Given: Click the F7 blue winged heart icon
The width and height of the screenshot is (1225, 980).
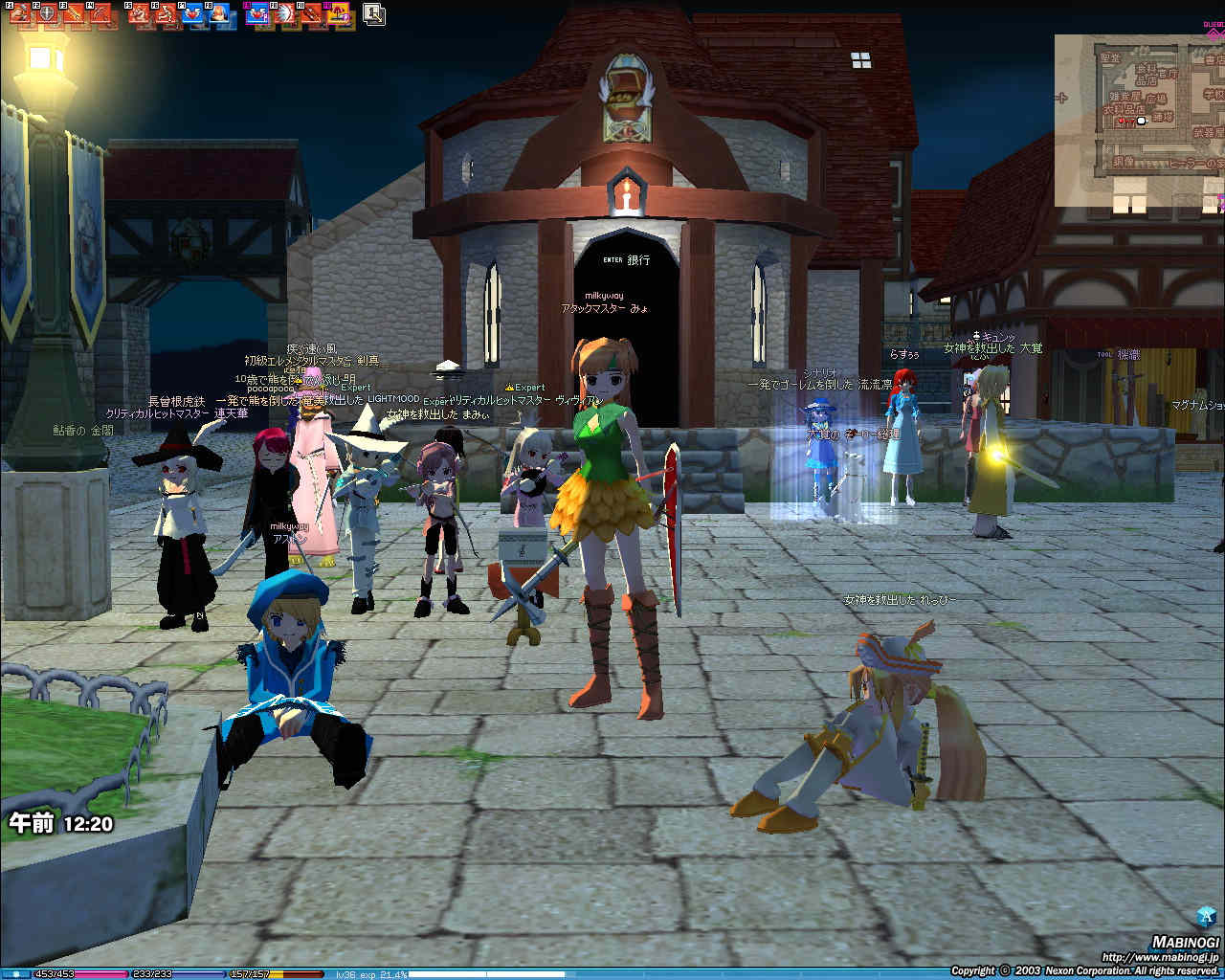Looking at the screenshot, I should 192,14.
